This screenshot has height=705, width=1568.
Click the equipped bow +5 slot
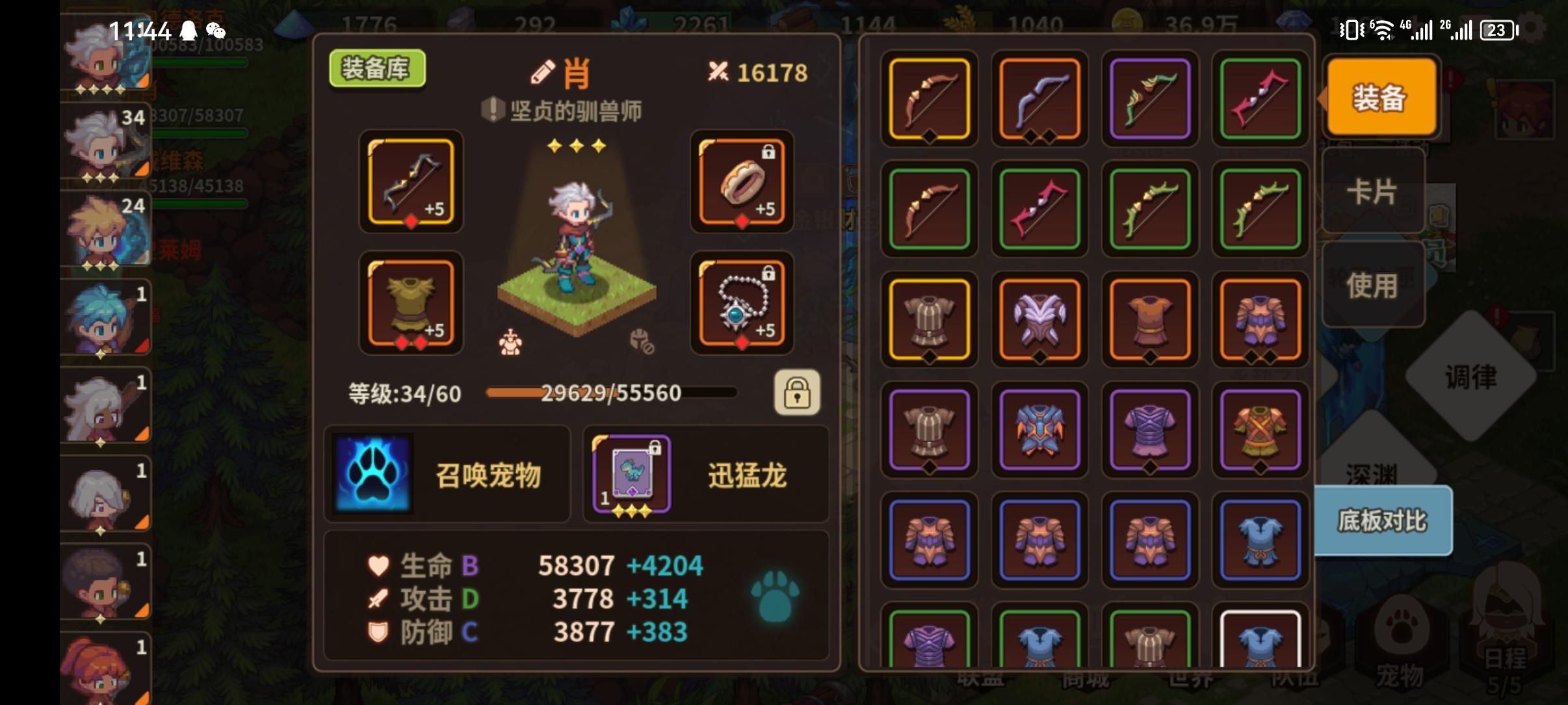pos(411,183)
